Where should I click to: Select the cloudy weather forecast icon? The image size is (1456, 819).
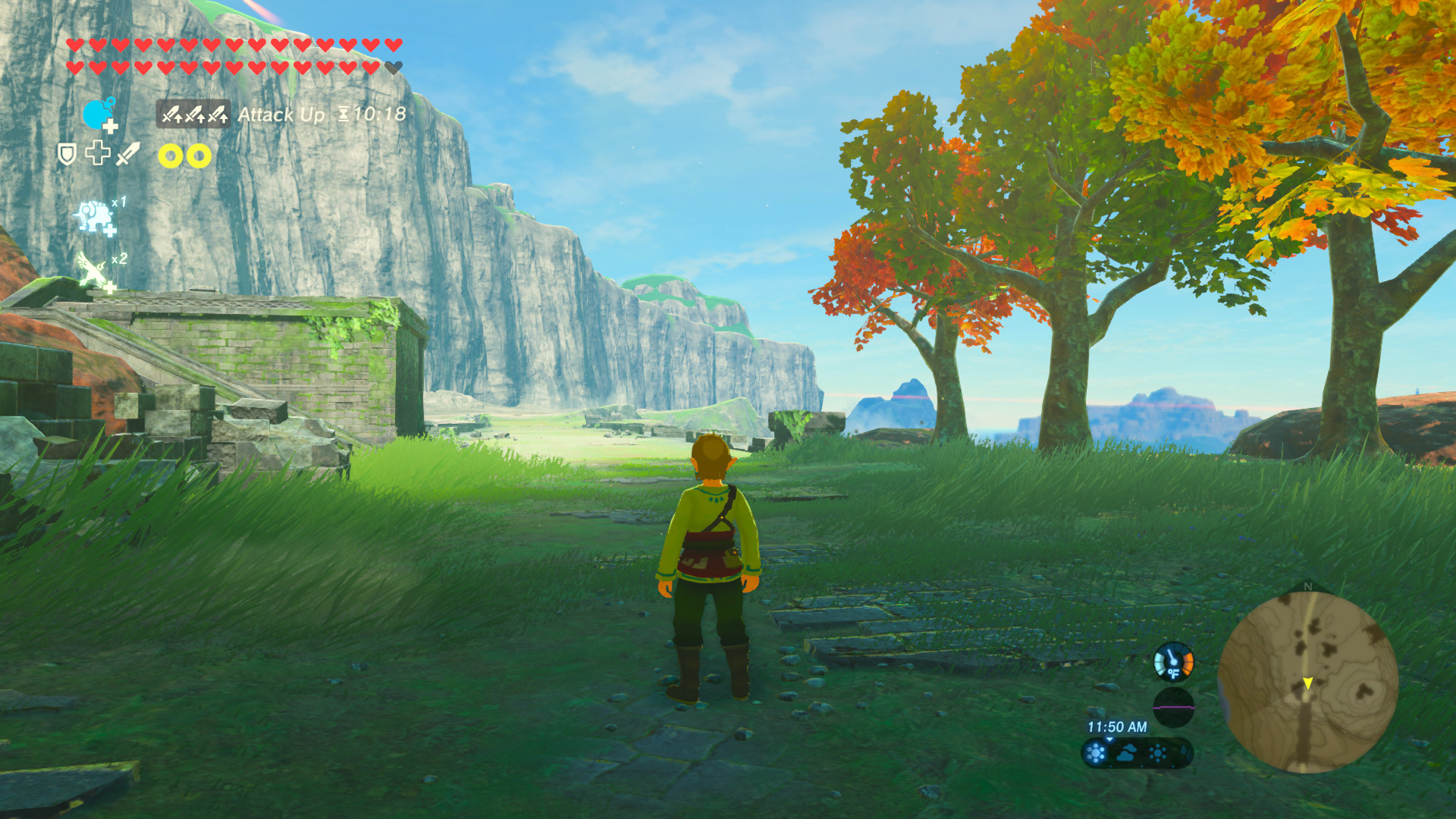pos(1127,752)
